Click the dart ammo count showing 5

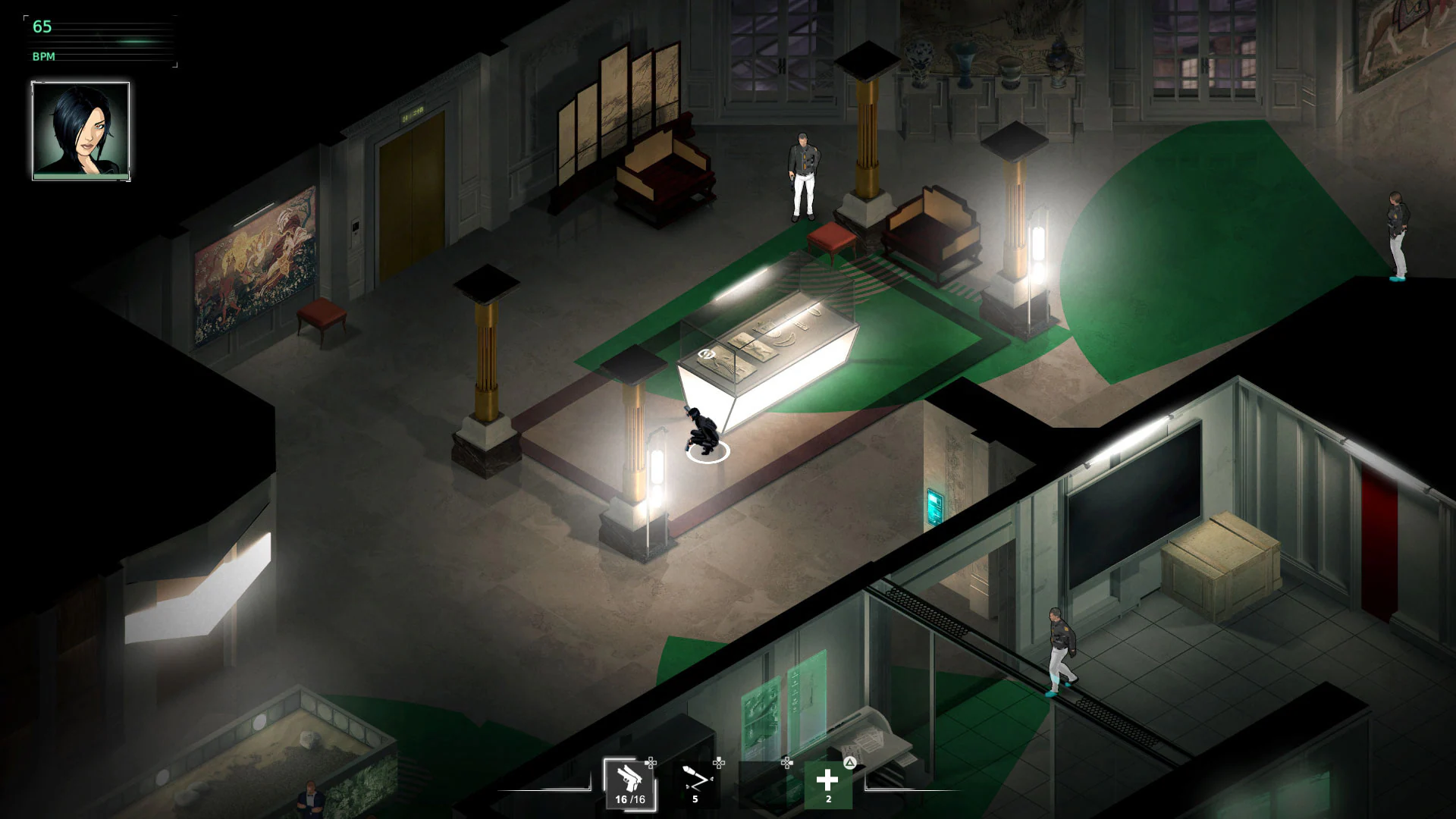695,800
